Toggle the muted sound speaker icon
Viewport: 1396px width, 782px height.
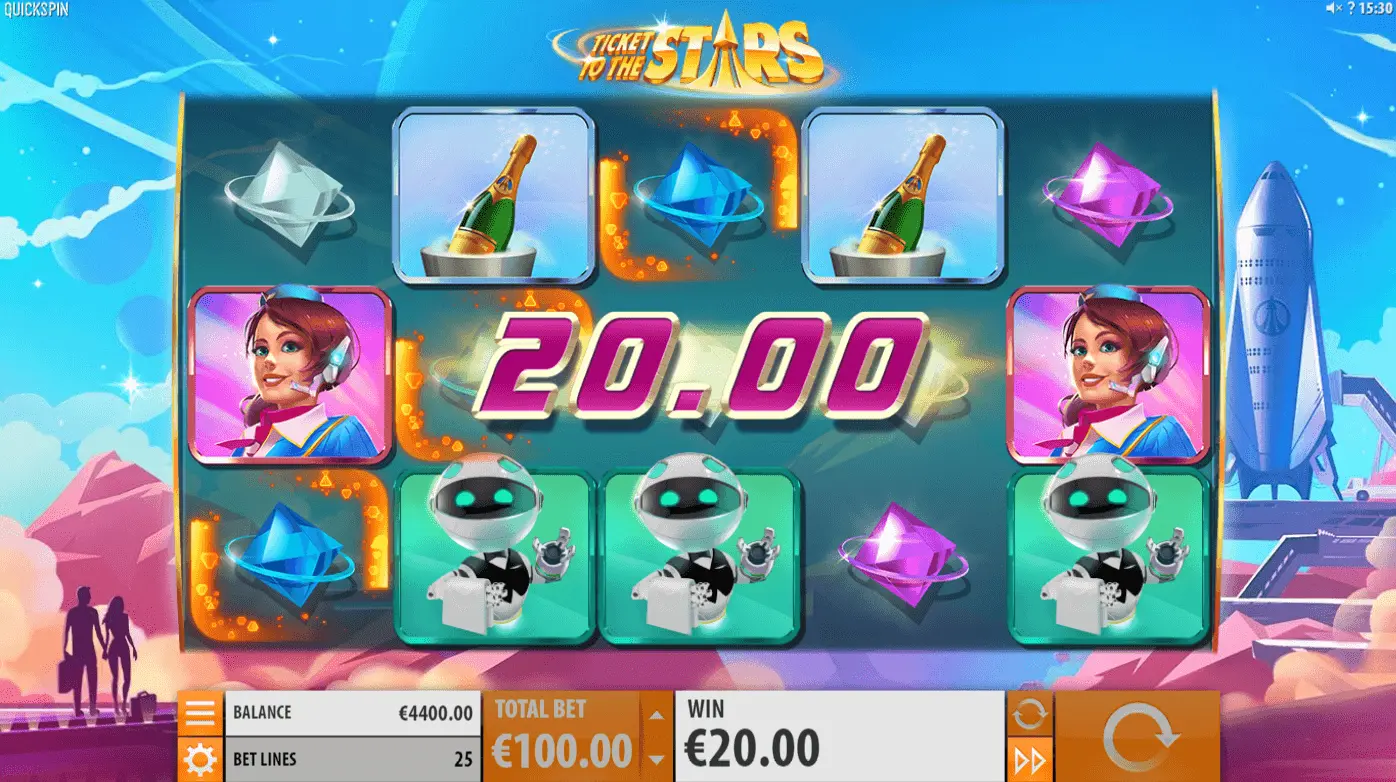pyautogui.click(x=1333, y=8)
